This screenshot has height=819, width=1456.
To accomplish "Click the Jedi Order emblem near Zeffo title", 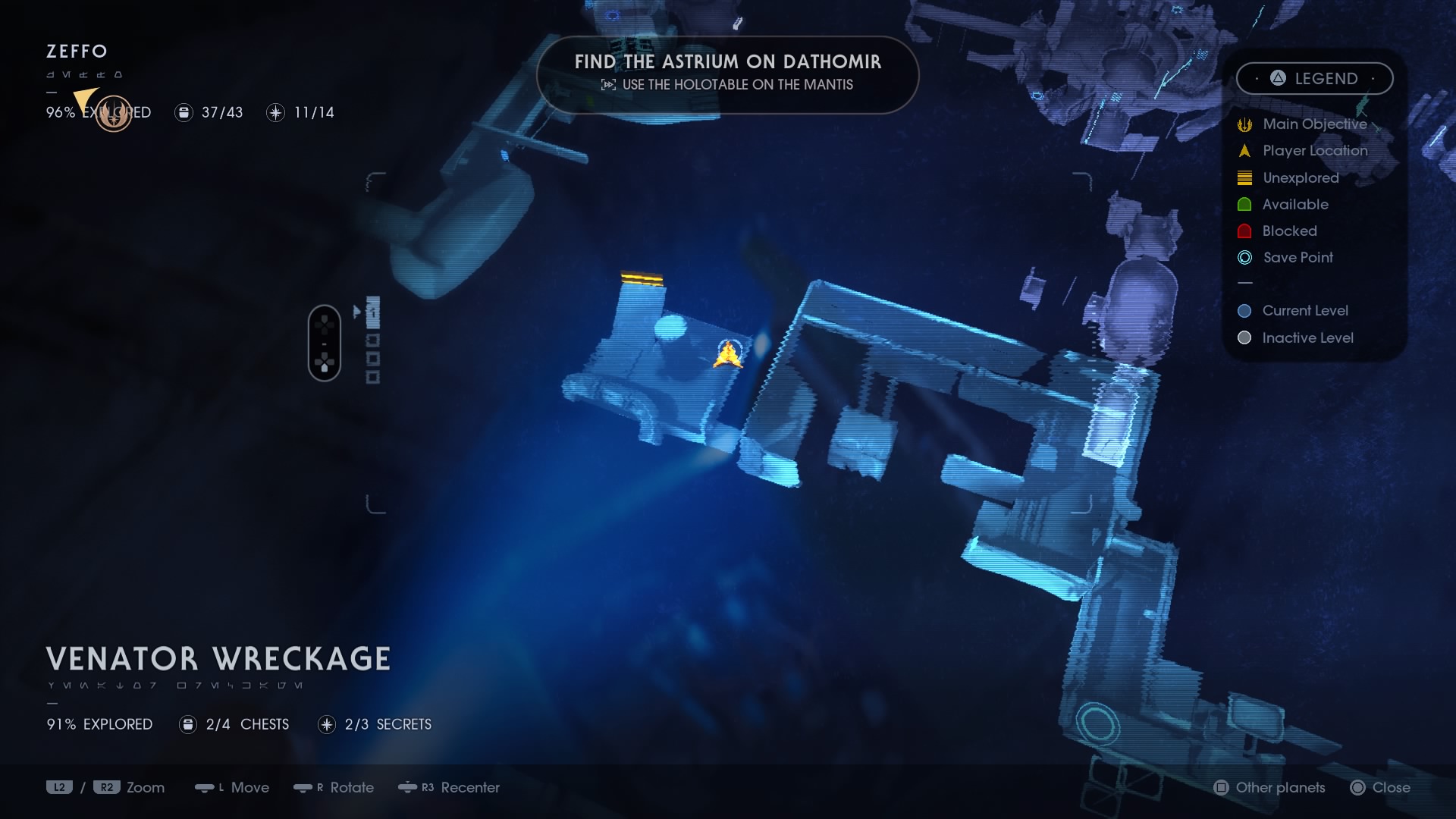I will (114, 114).
